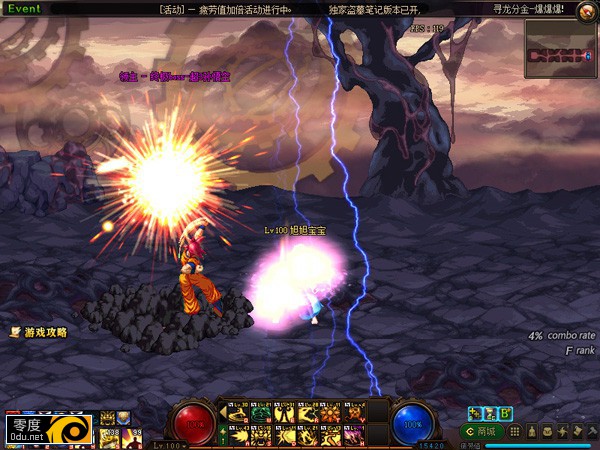
Task: Click the green B buff icon
Action: (506, 413)
